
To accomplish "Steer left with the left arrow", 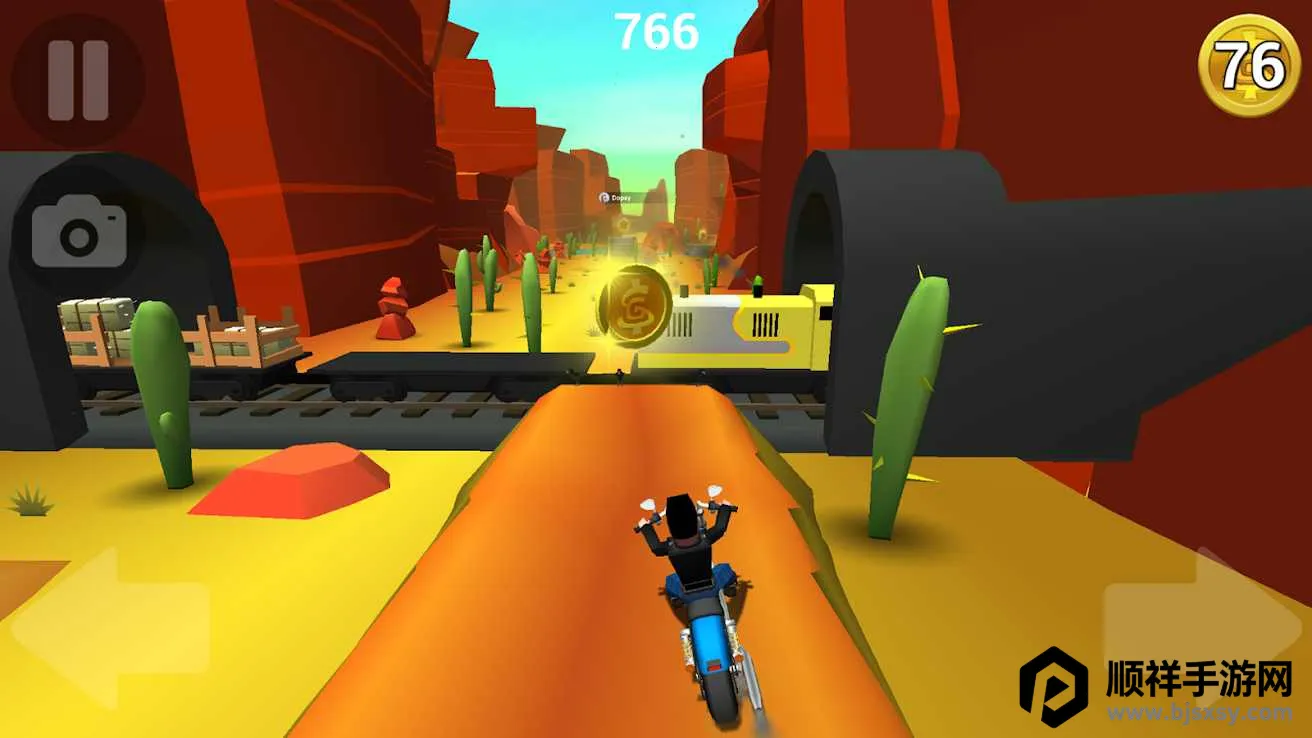I will 110,626.
